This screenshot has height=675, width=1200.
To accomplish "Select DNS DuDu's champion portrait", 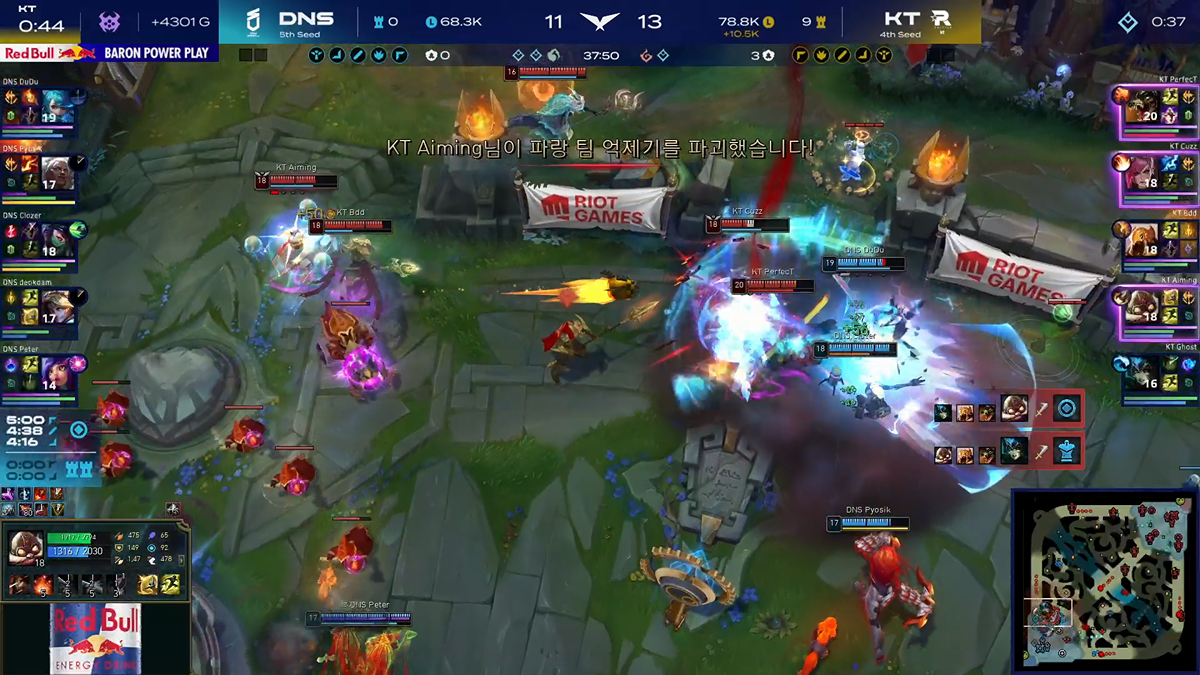I will pos(59,106).
